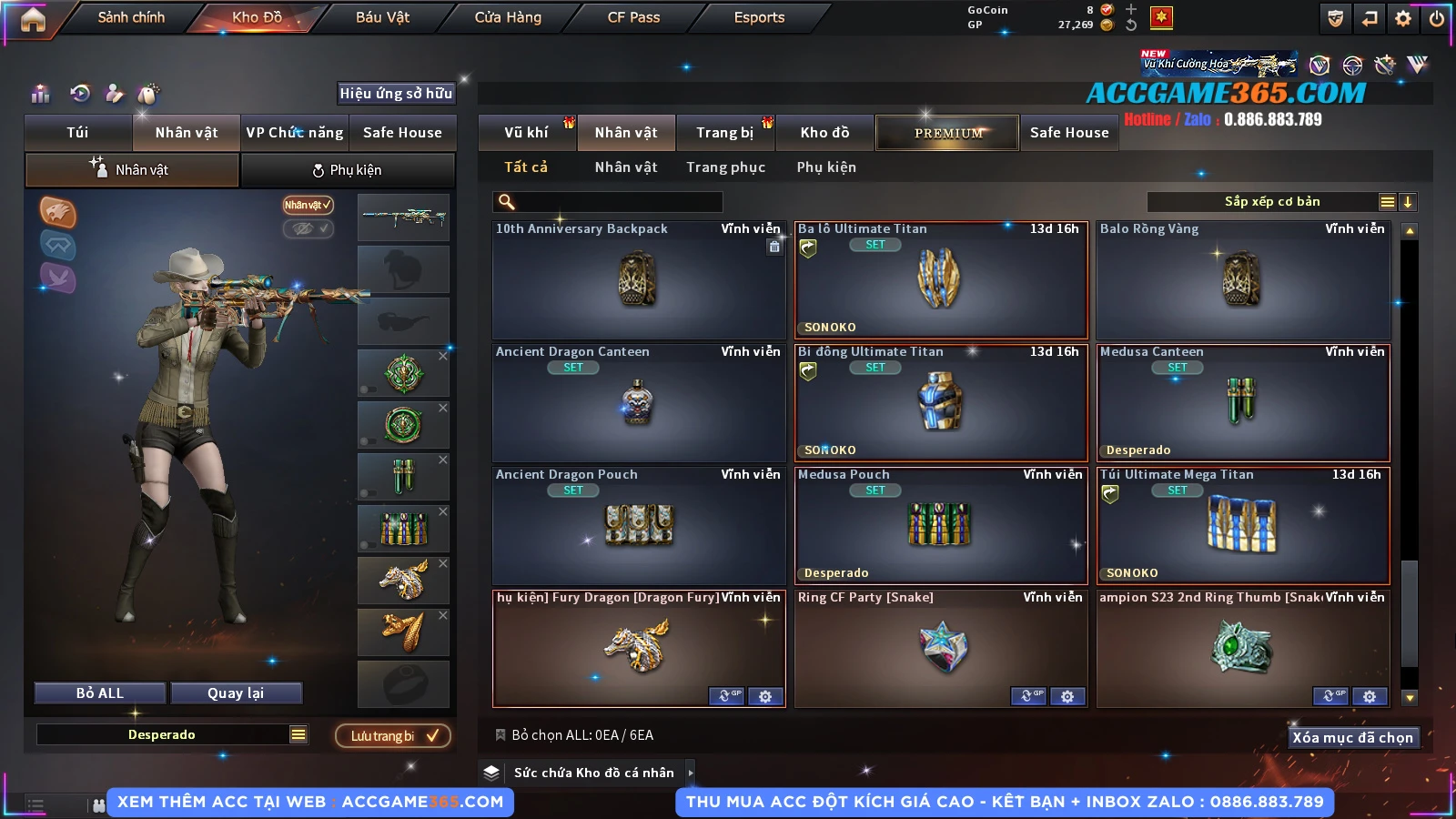
Task: Open the PREMIUM tab
Action: point(948,133)
